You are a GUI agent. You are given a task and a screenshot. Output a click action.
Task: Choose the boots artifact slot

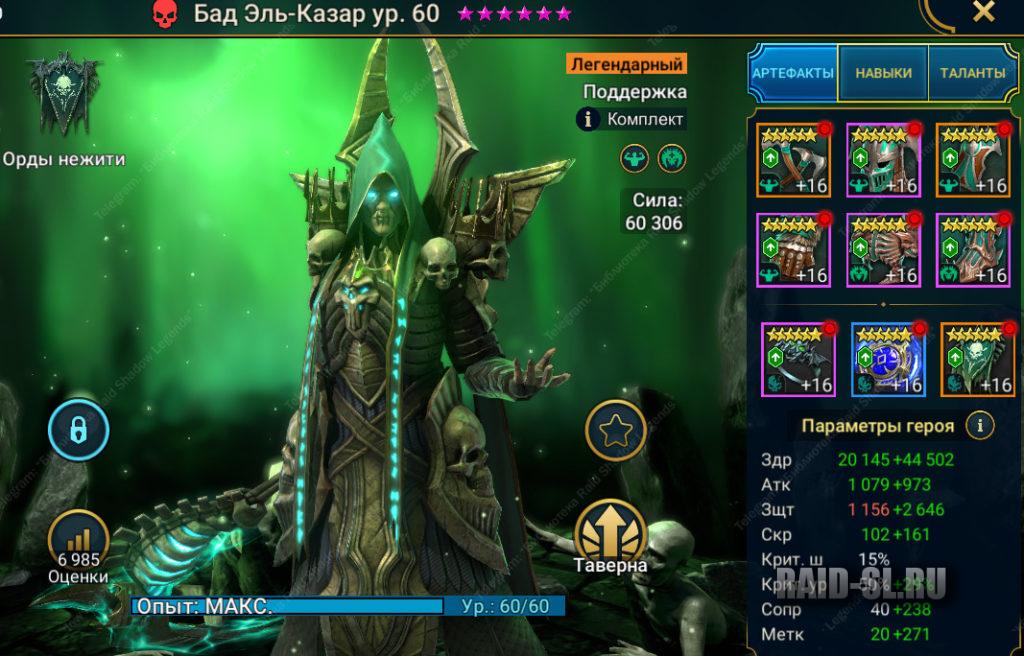click(x=973, y=250)
